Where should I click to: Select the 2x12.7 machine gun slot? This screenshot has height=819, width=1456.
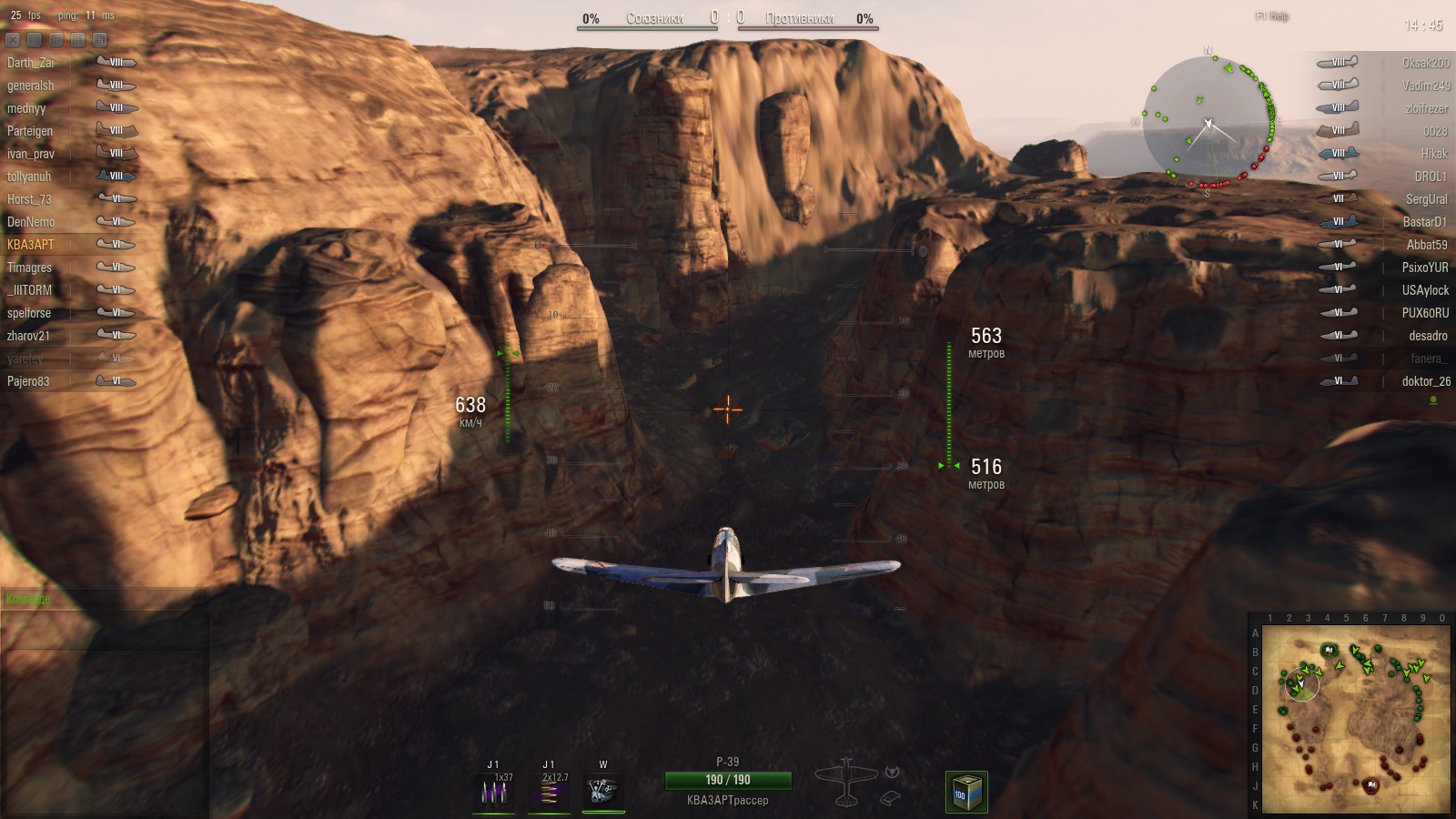549,790
